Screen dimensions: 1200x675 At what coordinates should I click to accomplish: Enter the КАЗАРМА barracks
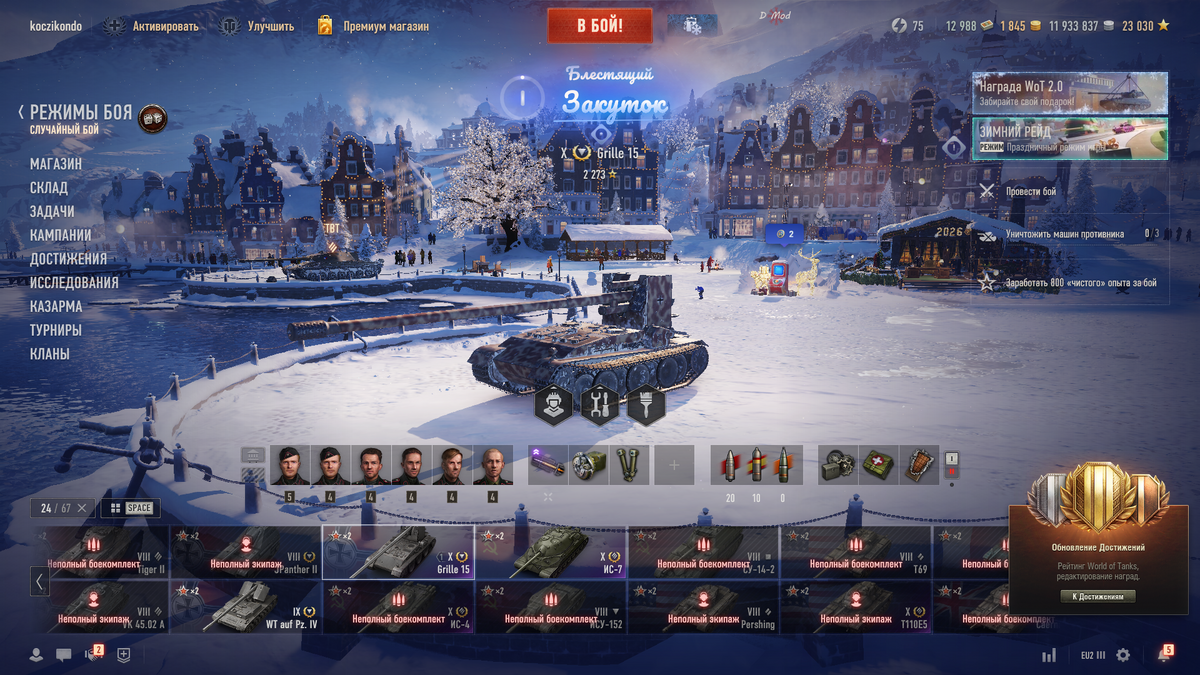pos(56,306)
